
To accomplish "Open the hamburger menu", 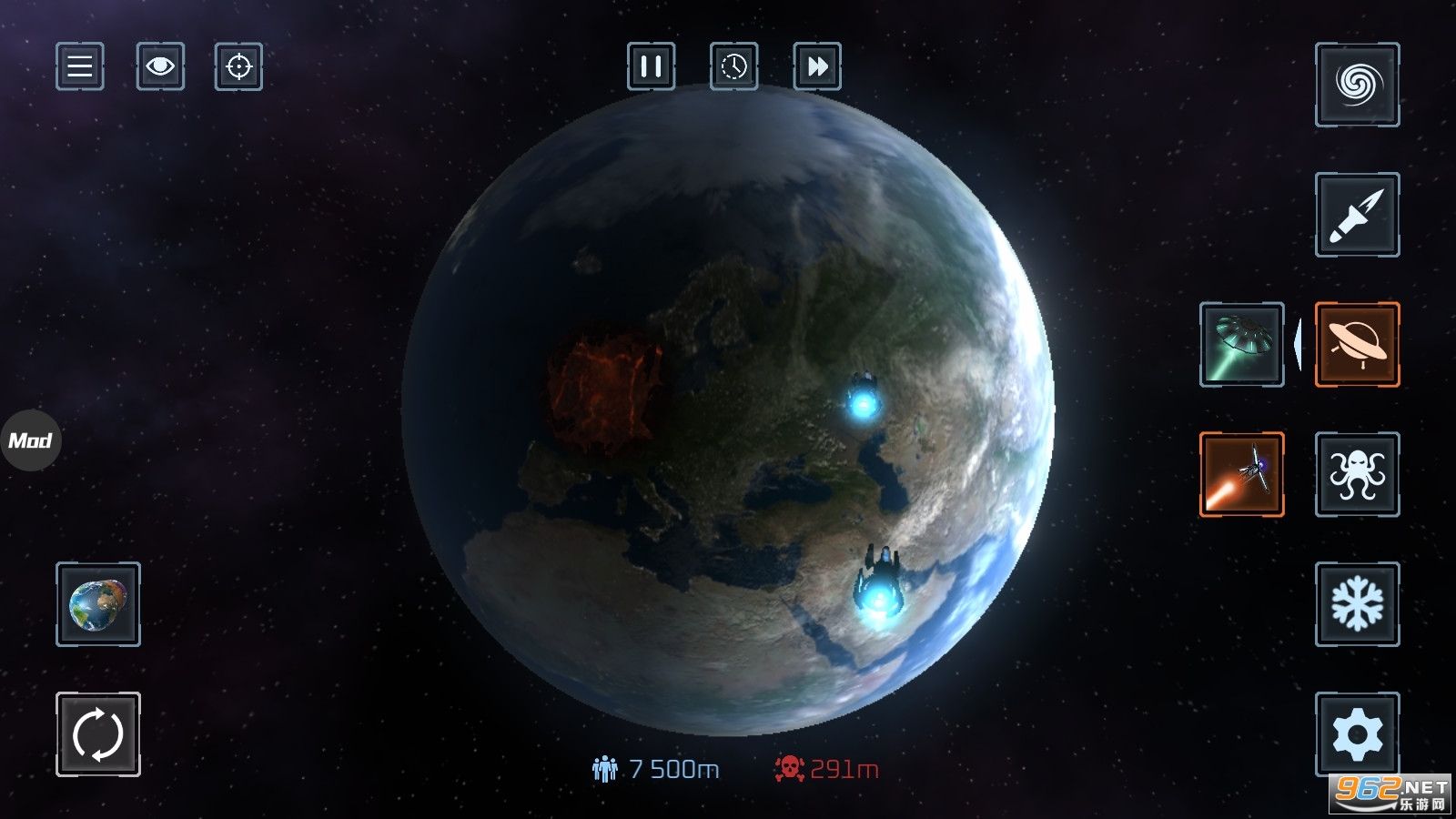I will (80, 66).
